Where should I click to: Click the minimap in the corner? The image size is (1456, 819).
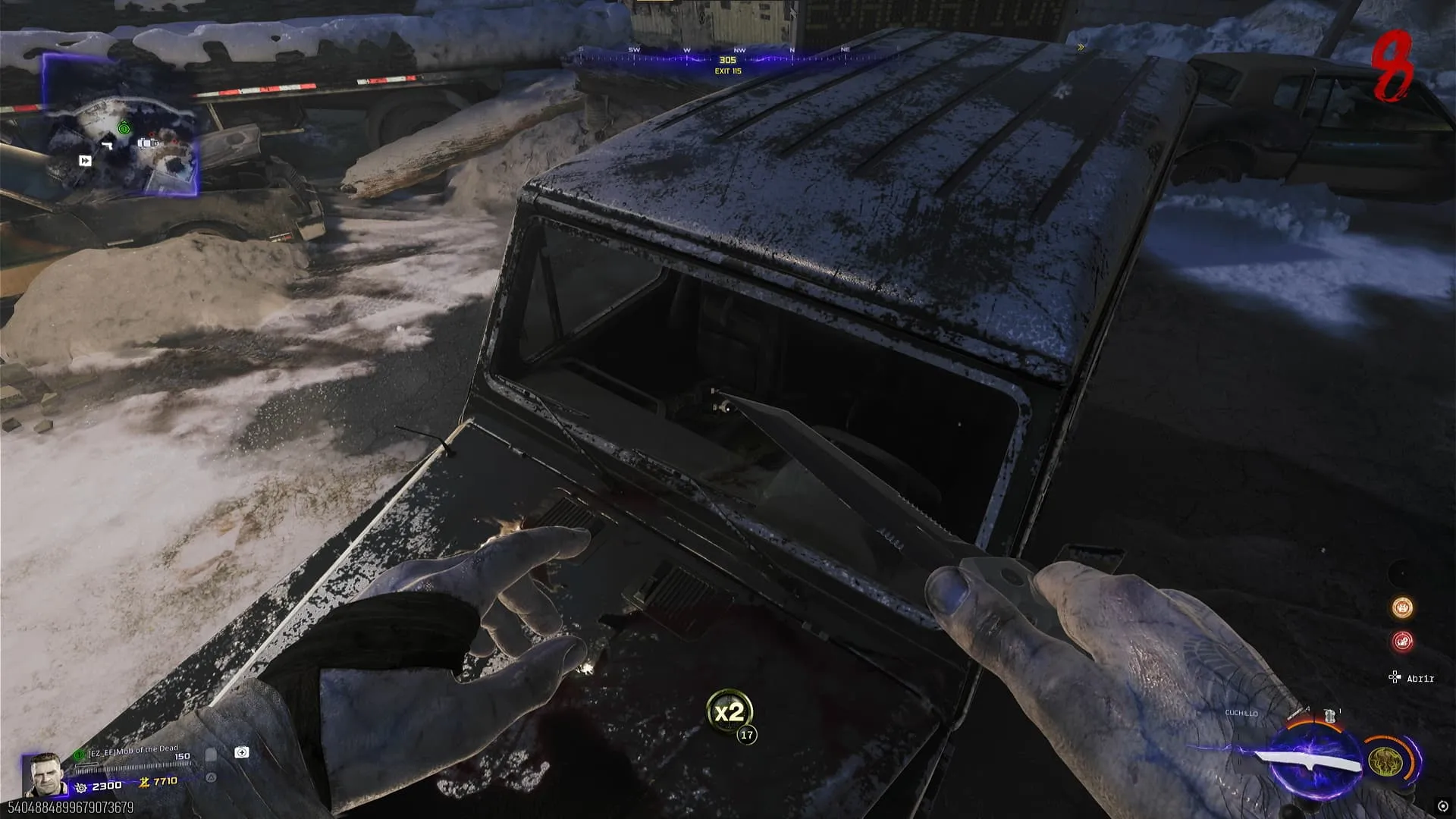[x=121, y=125]
